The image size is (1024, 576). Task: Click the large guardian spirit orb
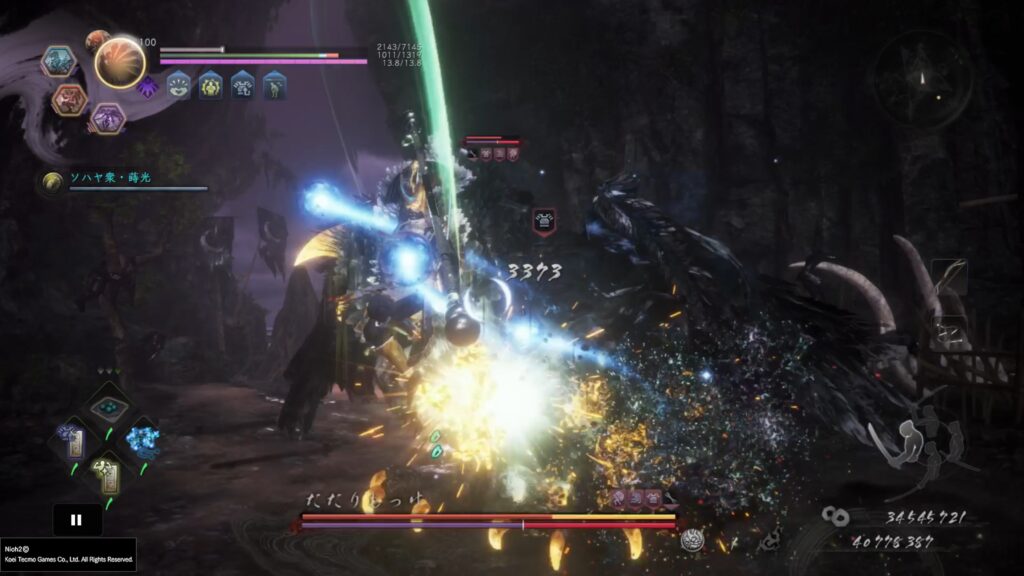(x=120, y=62)
